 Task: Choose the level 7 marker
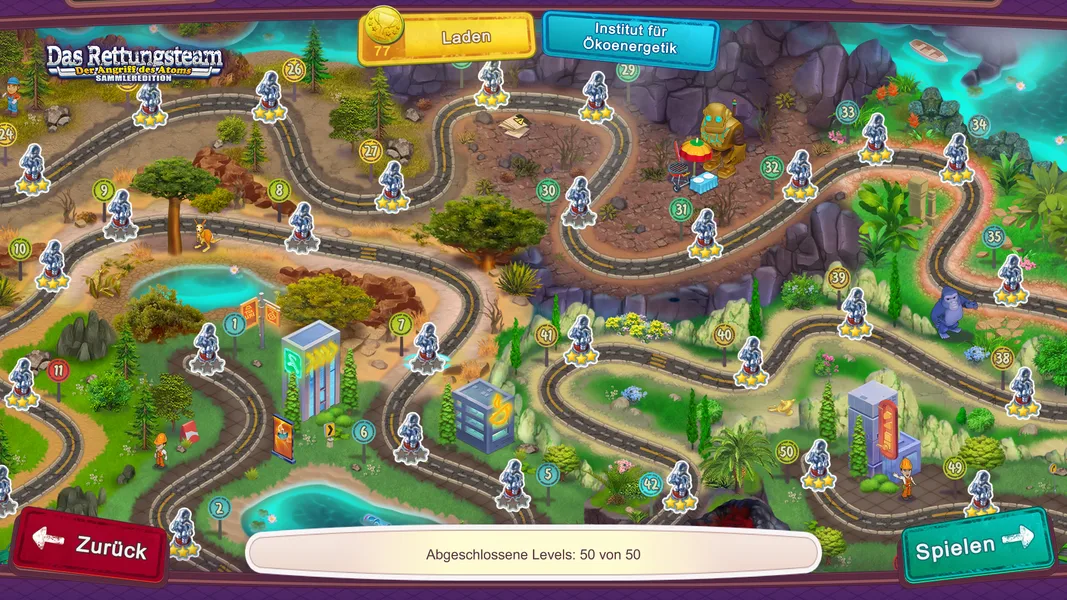(x=400, y=323)
